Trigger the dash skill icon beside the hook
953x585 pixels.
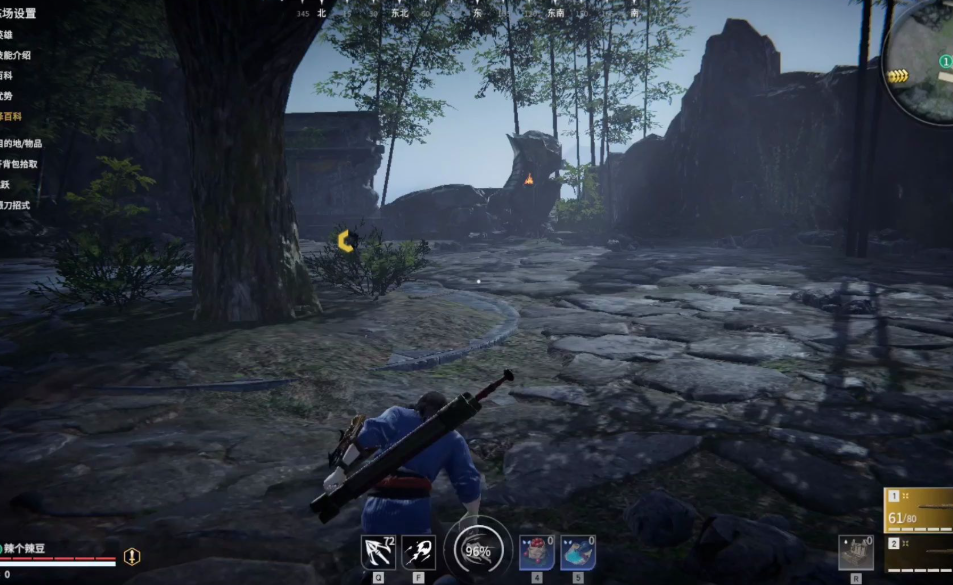click(418, 552)
